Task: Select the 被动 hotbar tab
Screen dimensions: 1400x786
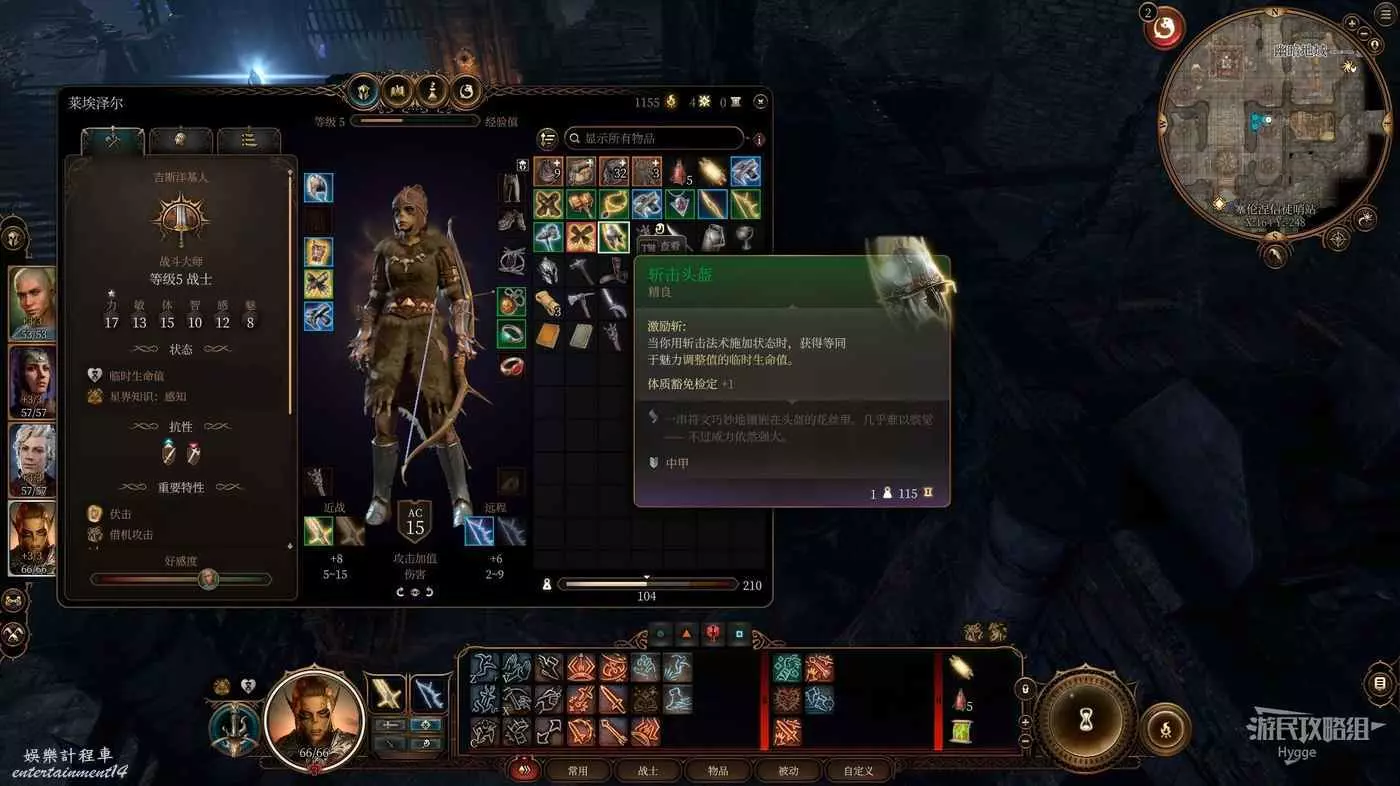Action: 788,771
